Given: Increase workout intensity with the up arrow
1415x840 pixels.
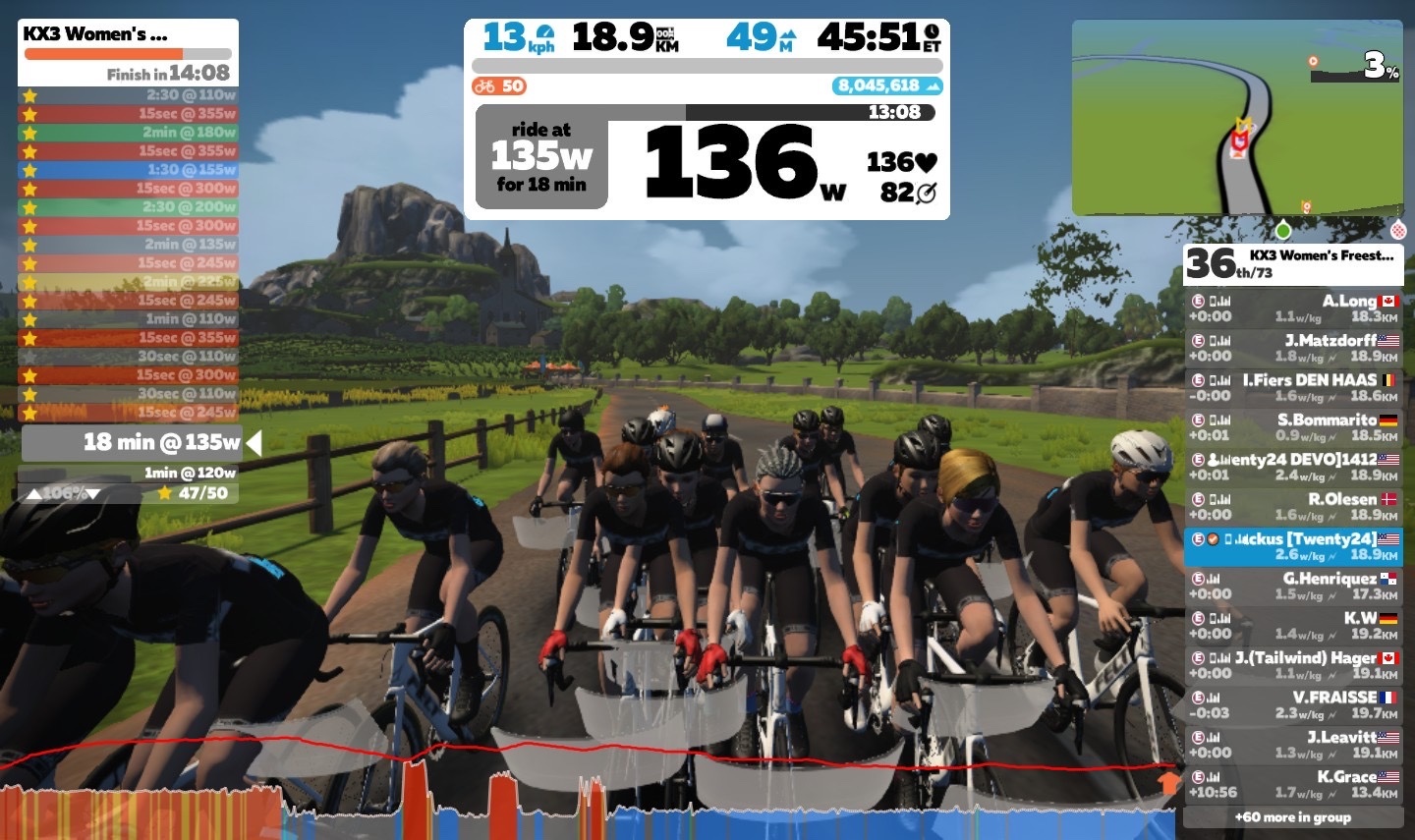Looking at the screenshot, I should coord(33,494).
